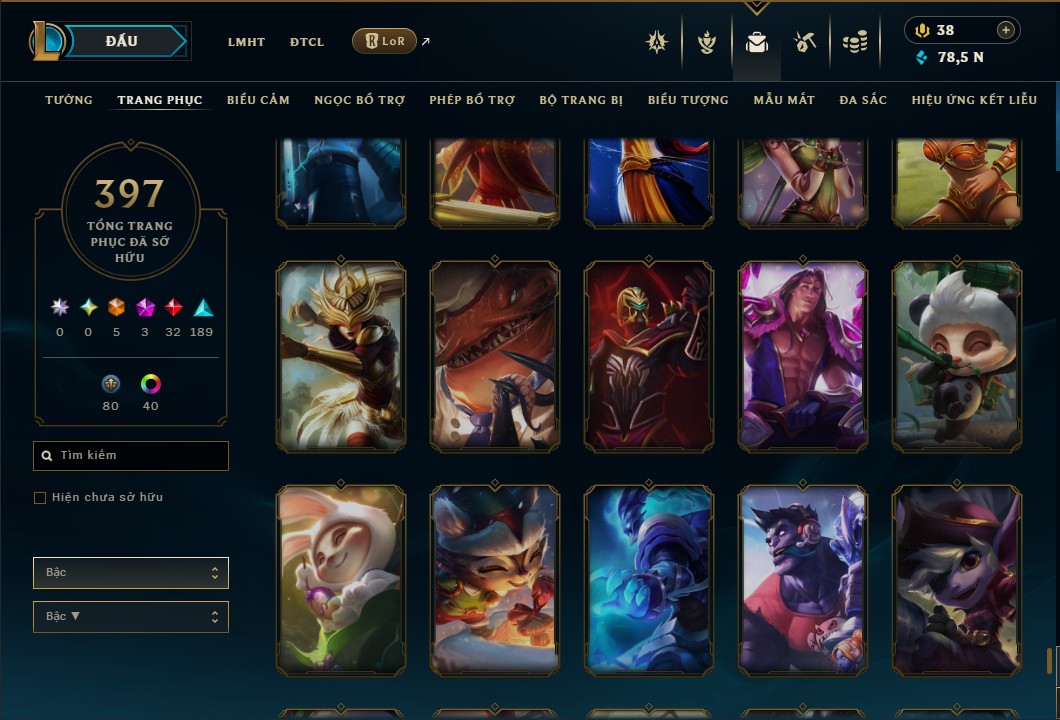The image size is (1060, 720).
Task: Click the plus button beside the 38 currency
Action: 1006,30
